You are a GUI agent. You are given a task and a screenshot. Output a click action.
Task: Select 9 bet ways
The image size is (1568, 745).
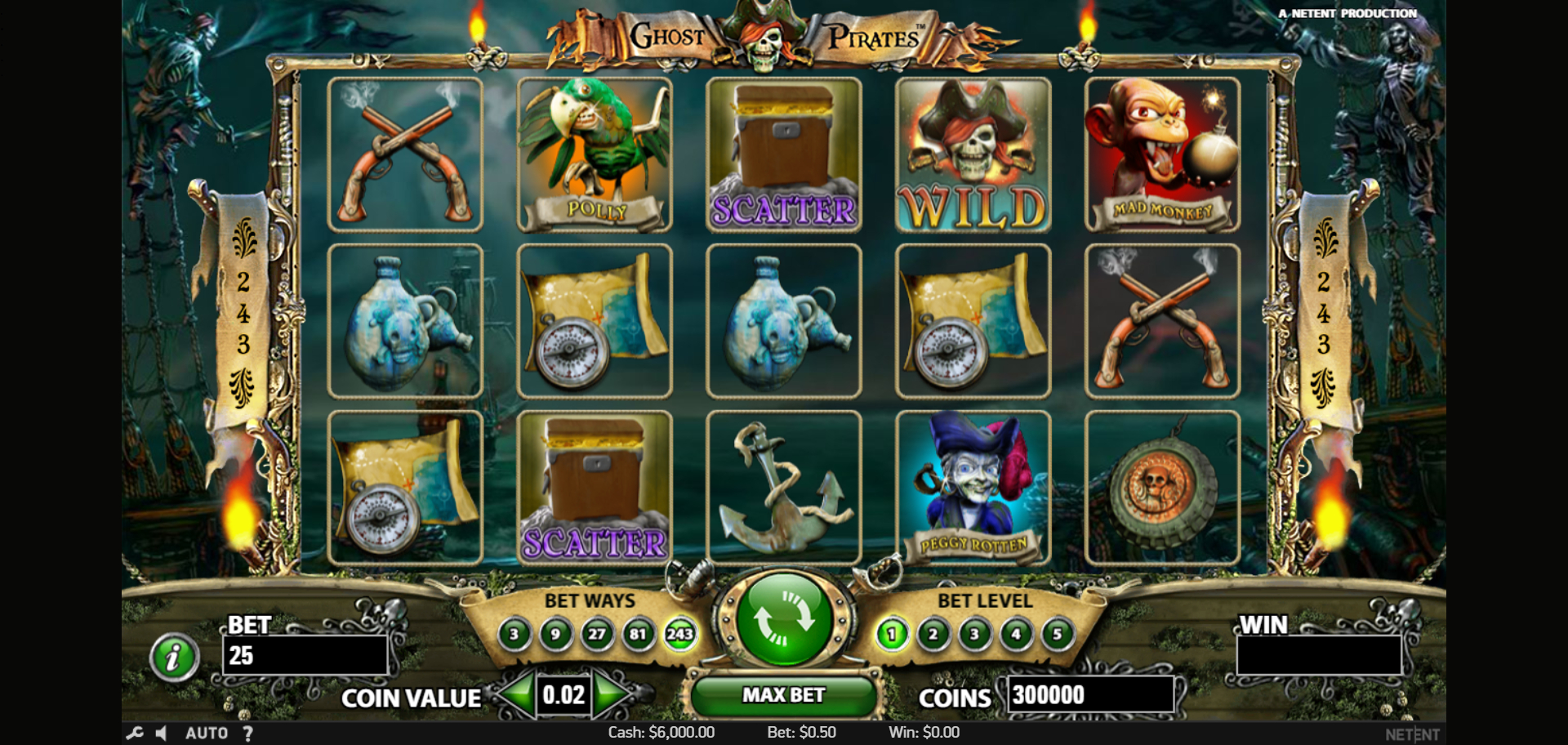coord(555,634)
